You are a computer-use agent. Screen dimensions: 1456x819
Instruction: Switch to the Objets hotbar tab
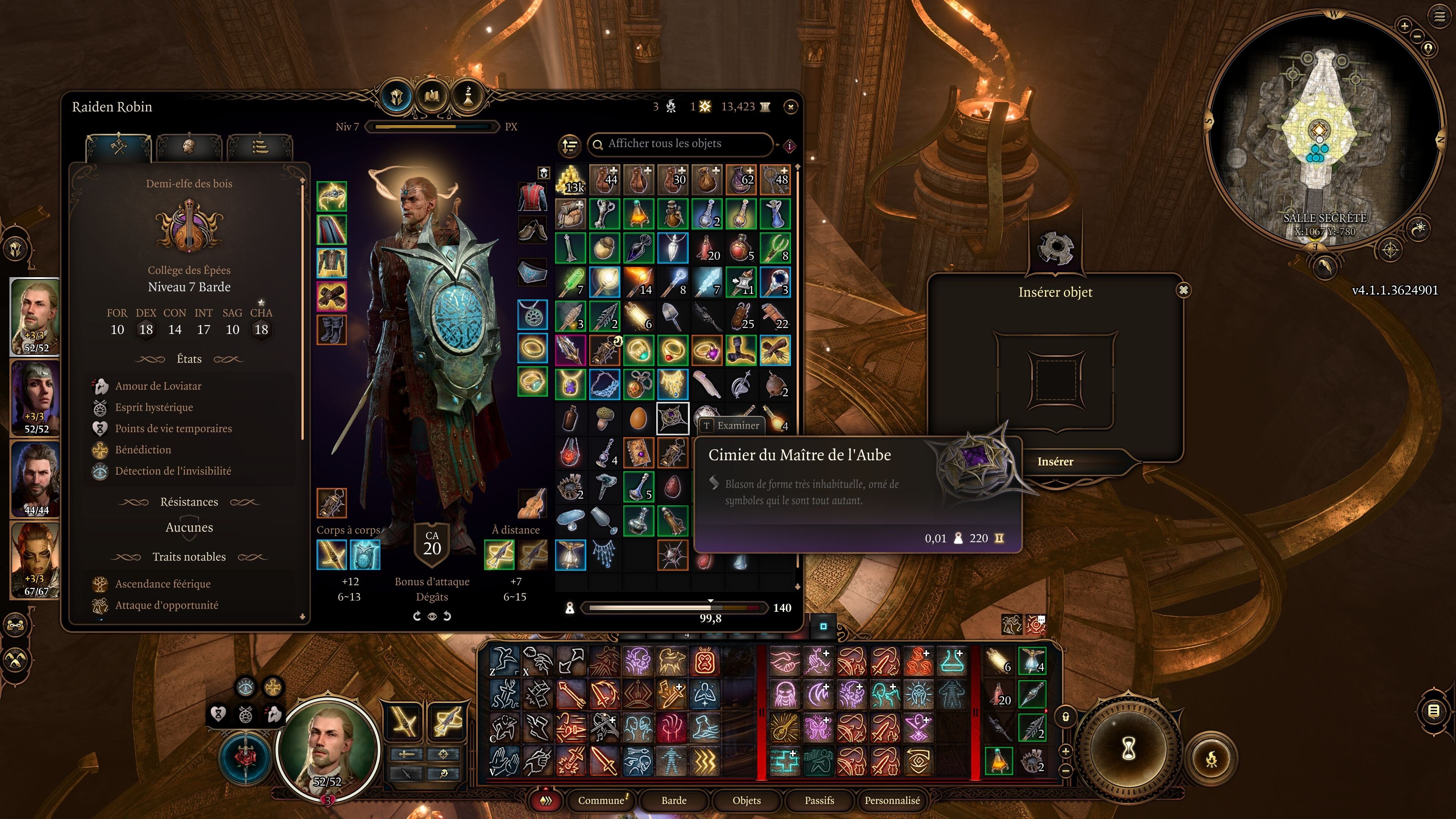point(746,800)
